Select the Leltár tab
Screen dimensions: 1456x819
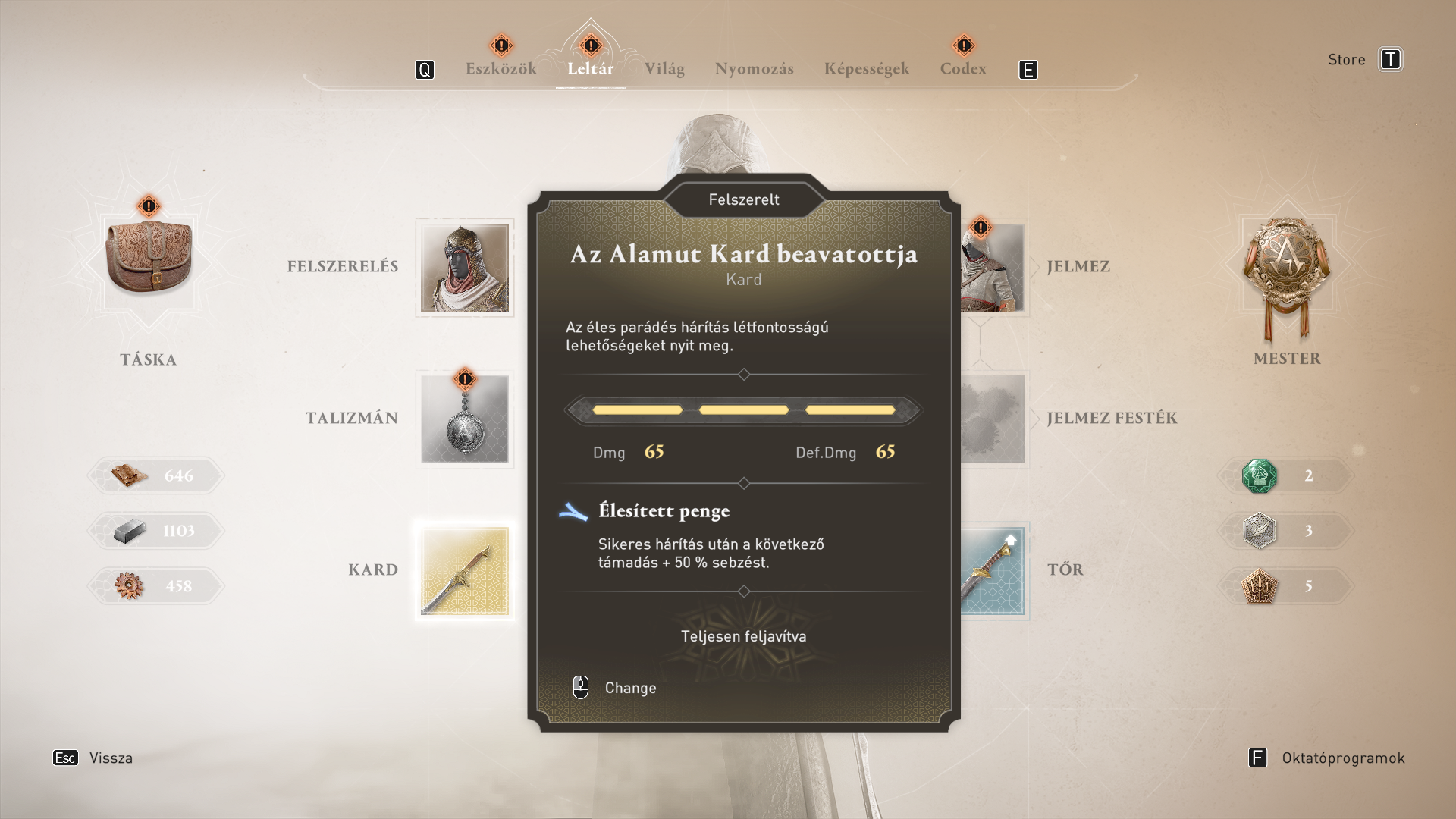(590, 69)
